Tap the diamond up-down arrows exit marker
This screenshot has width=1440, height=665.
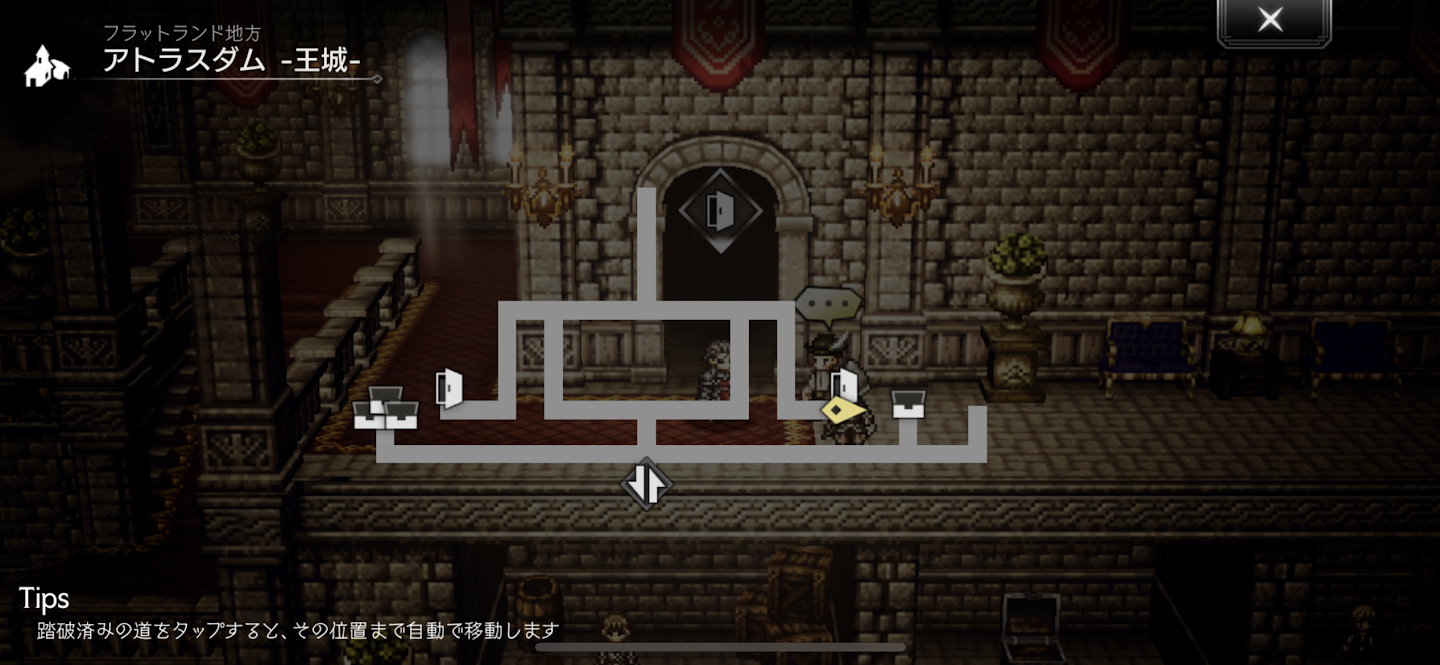click(646, 484)
